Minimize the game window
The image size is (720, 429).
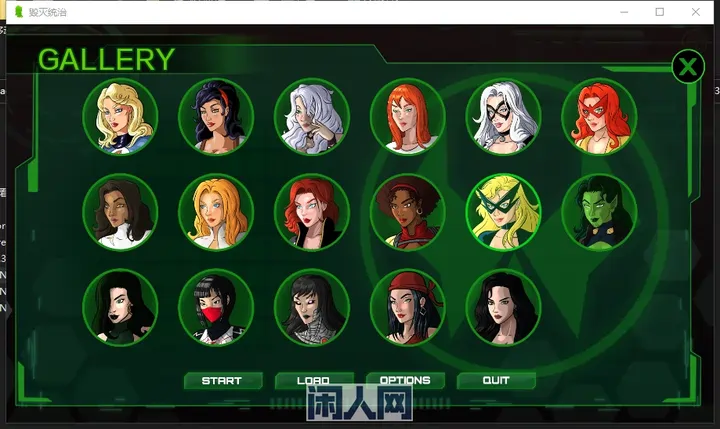(614, 12)
